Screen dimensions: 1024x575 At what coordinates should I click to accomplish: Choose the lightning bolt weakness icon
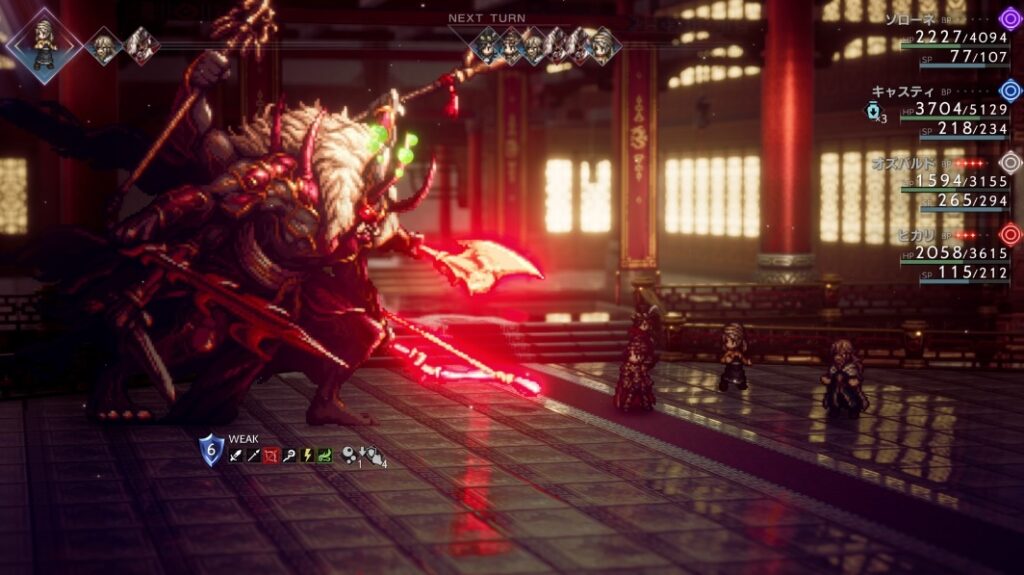coord(307,456)
